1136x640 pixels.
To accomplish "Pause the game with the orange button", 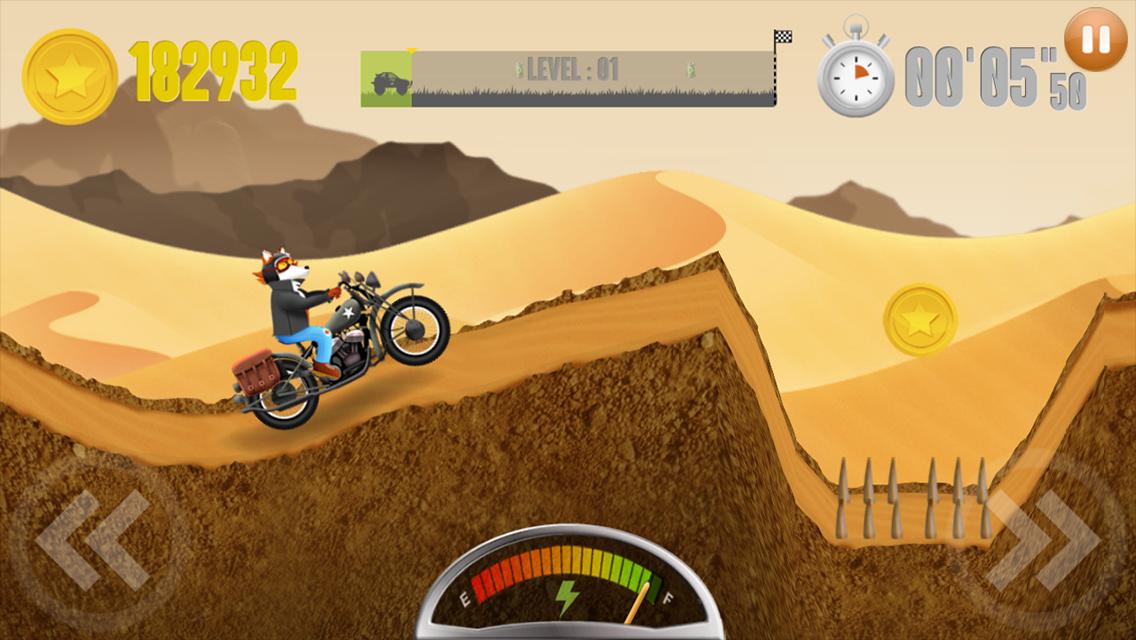I will (1095, 40).
